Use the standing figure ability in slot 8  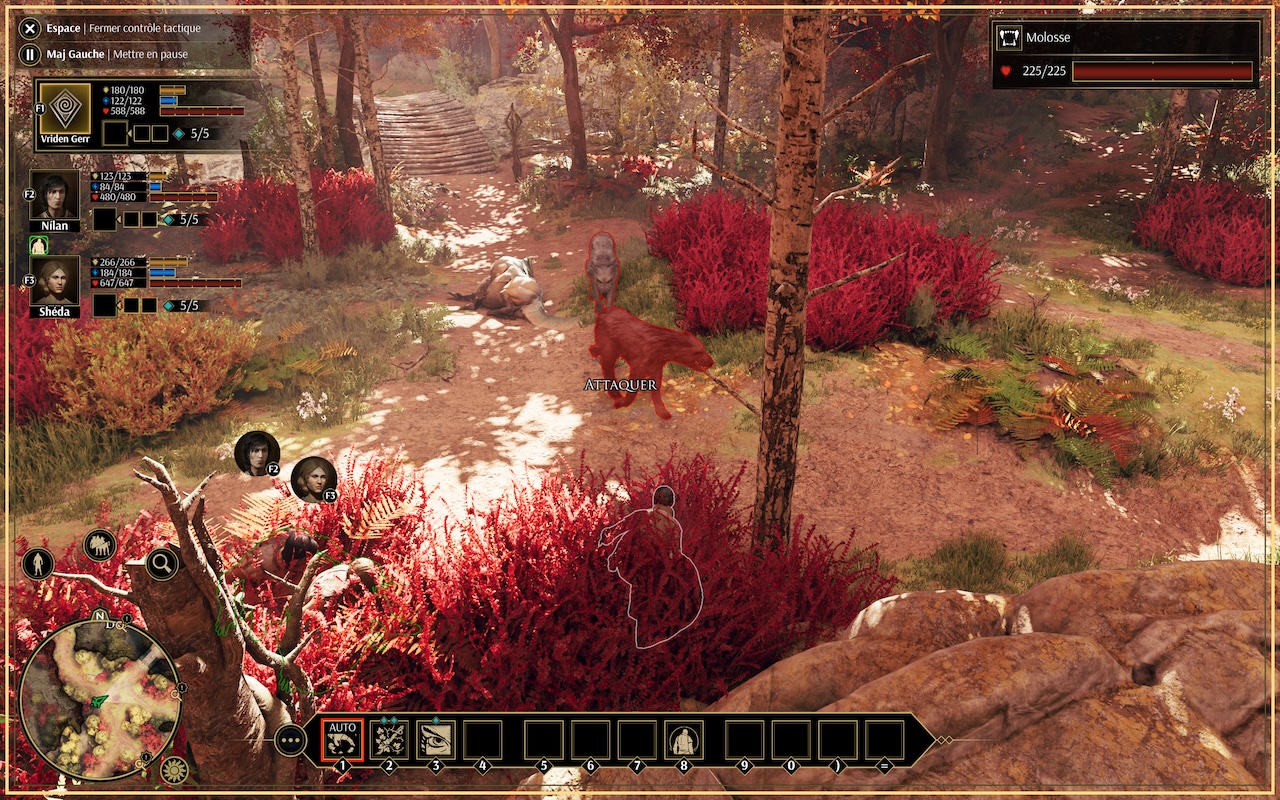click(x=684, y=741)
